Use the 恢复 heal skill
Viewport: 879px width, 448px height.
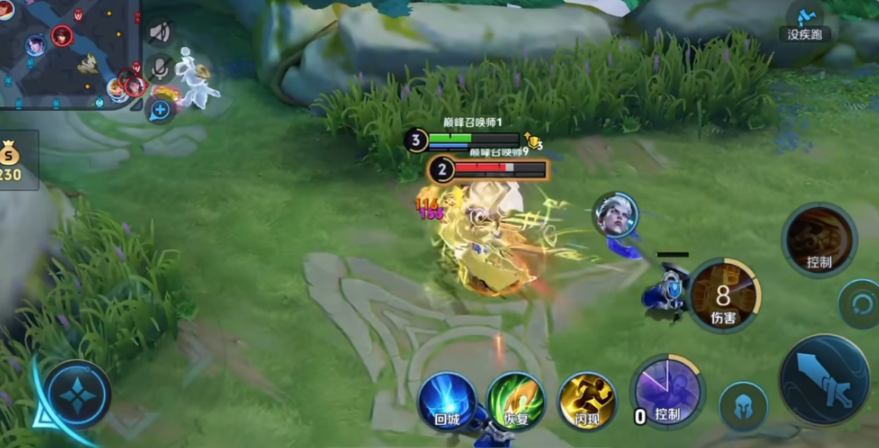(516, 401)
